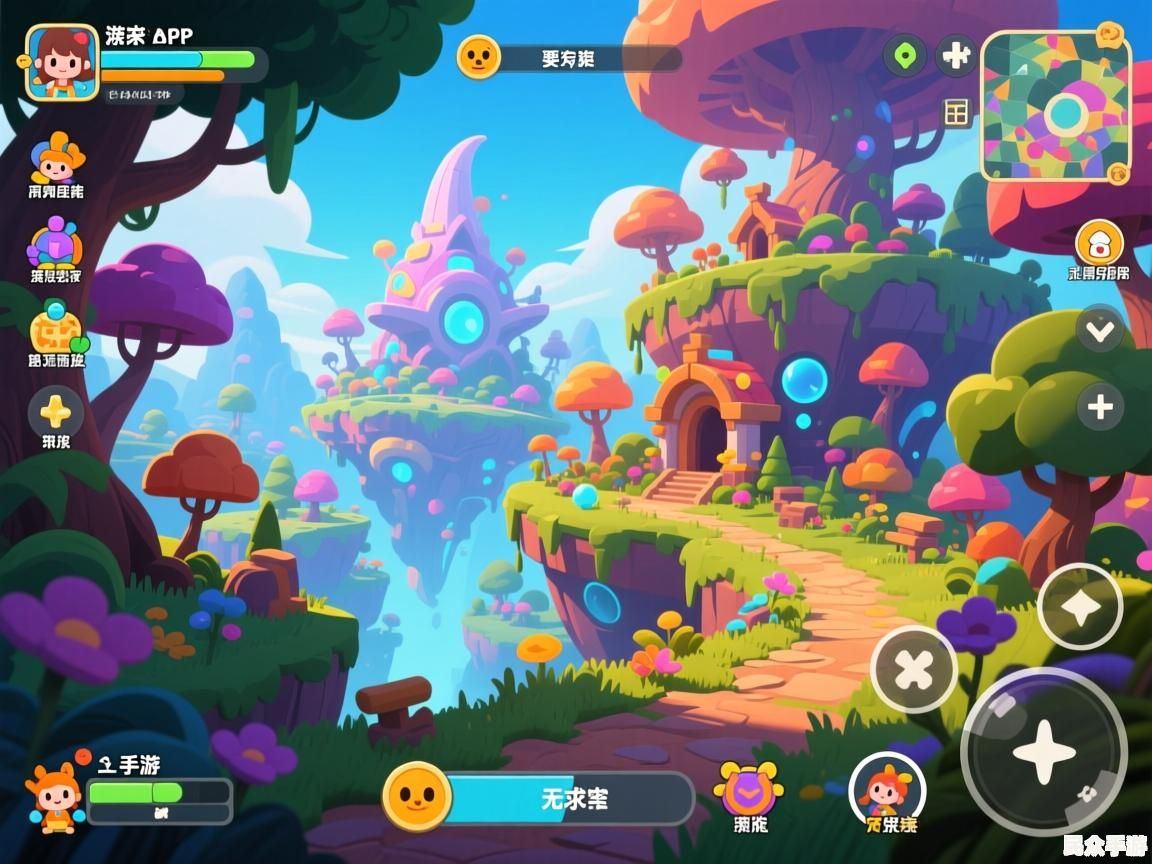Open the girl character portrait at bottom

click(x=886, y=786)
